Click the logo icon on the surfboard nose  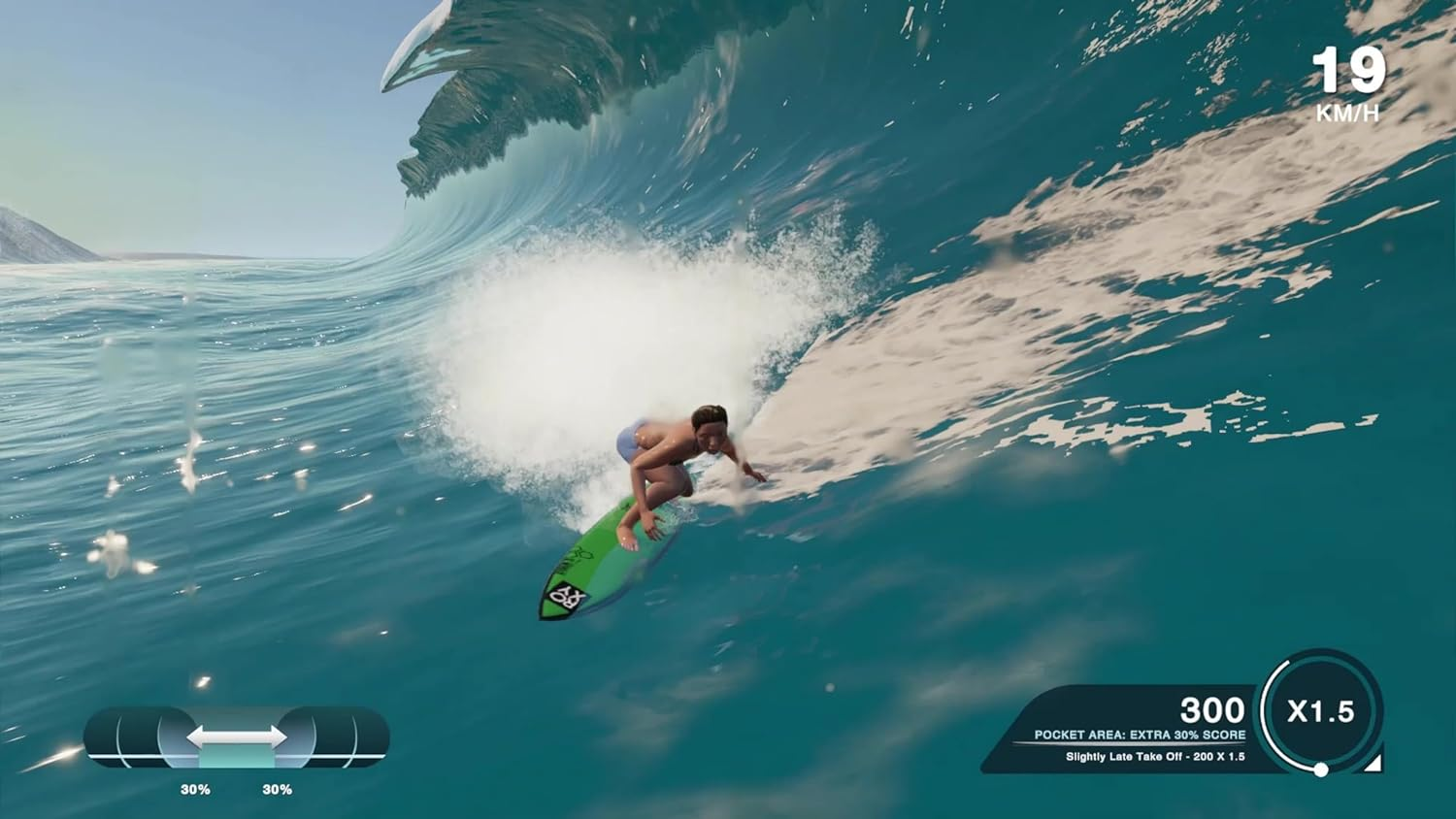[567, 597]
